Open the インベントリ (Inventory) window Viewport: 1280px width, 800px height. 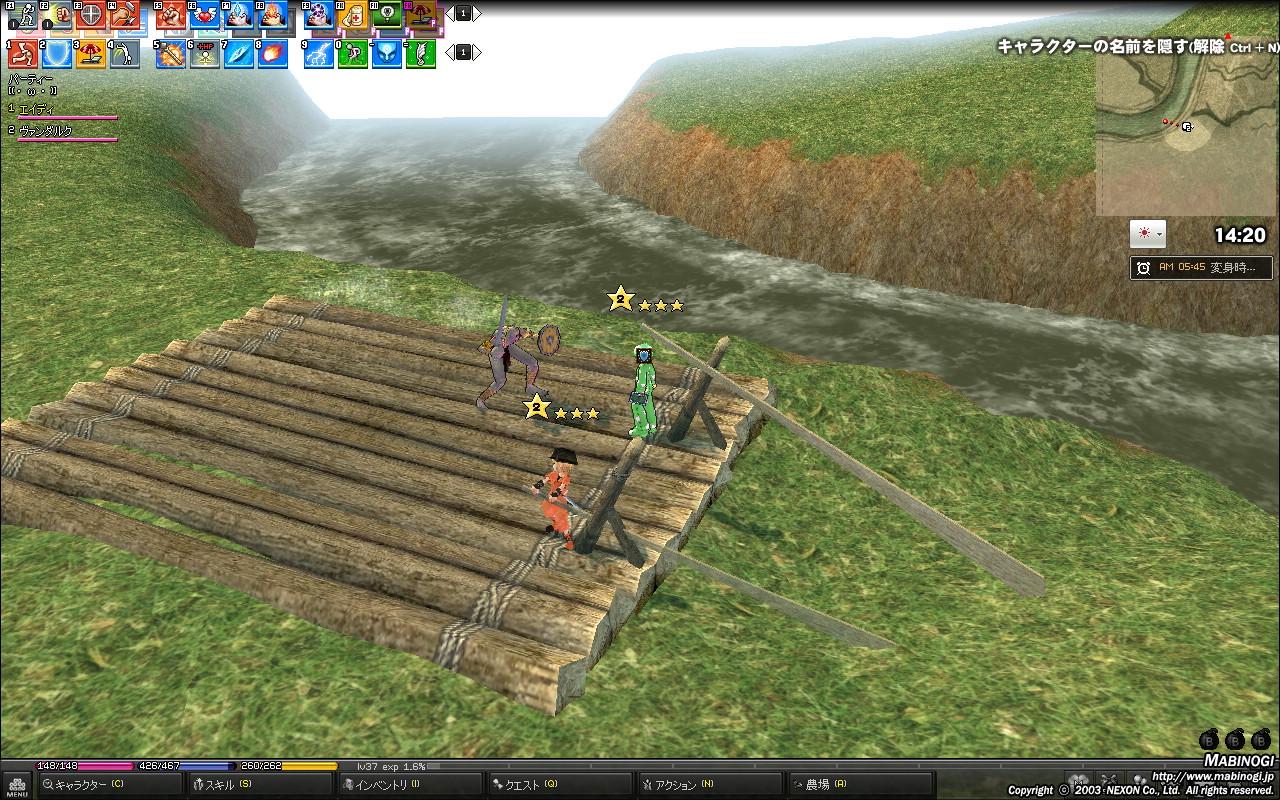tap(387, 785)
